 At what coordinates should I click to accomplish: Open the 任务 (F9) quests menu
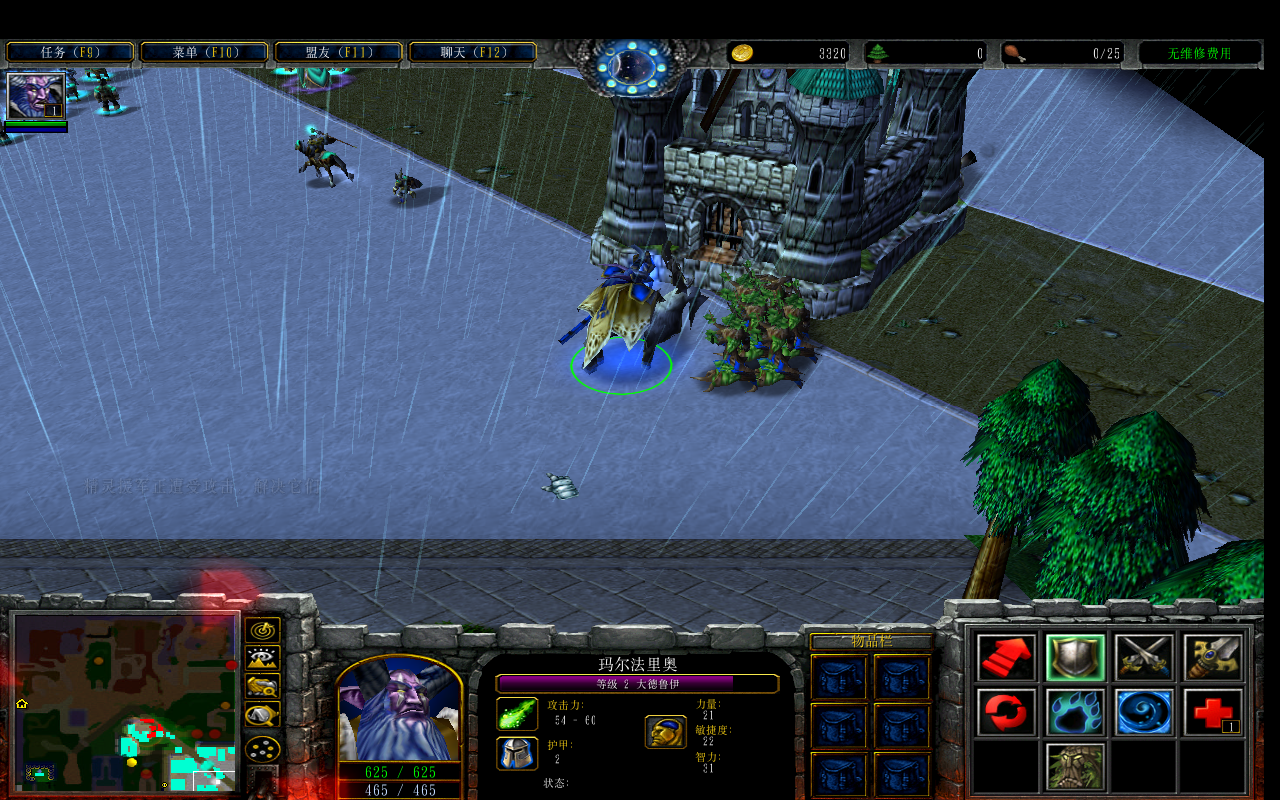(x=70, y=52)
